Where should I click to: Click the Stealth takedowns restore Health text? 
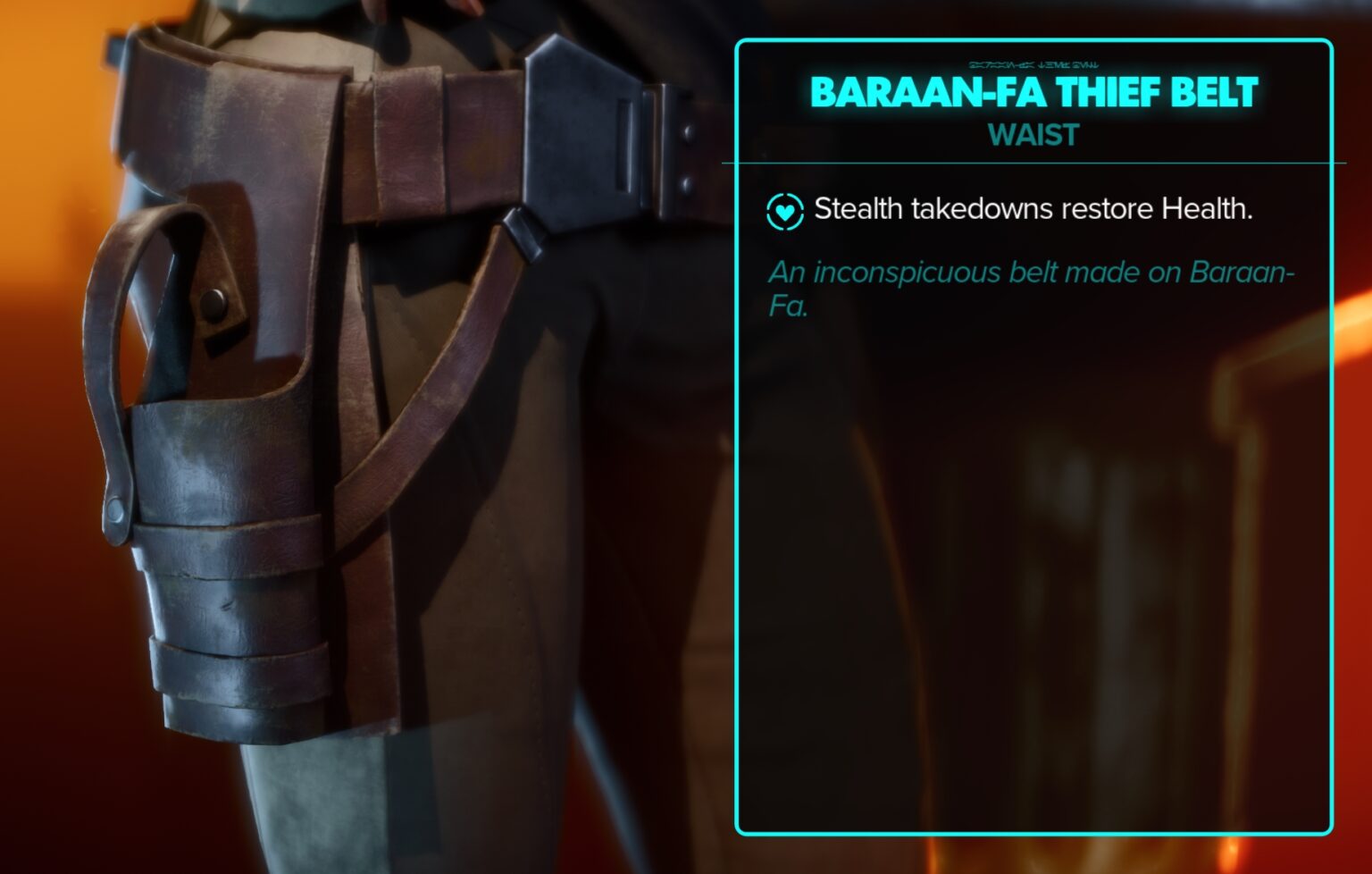click(1032, 211)
